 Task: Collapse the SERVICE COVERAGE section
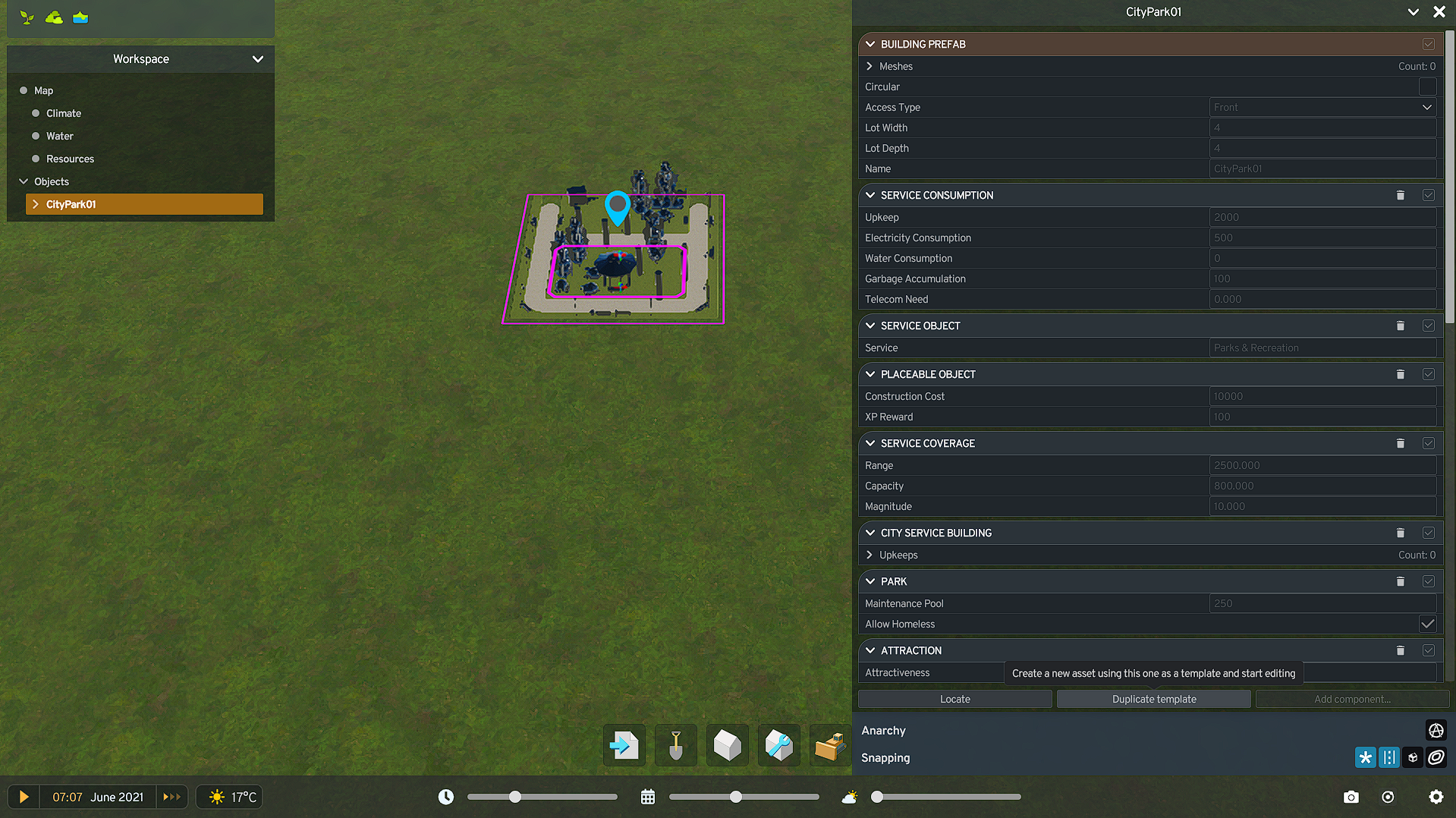click(870, 443)
